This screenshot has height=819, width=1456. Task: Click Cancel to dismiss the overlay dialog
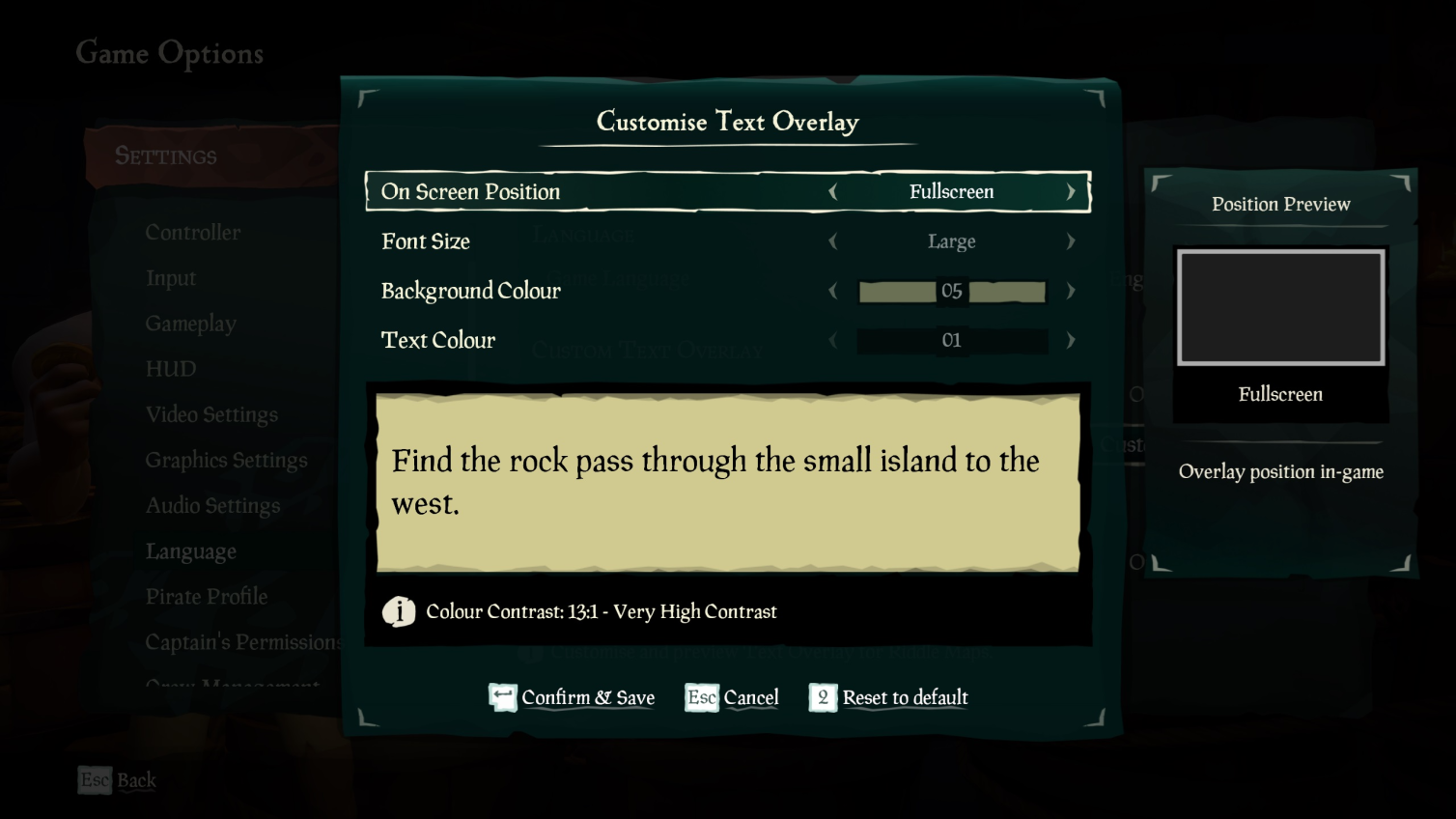(753, 697)
